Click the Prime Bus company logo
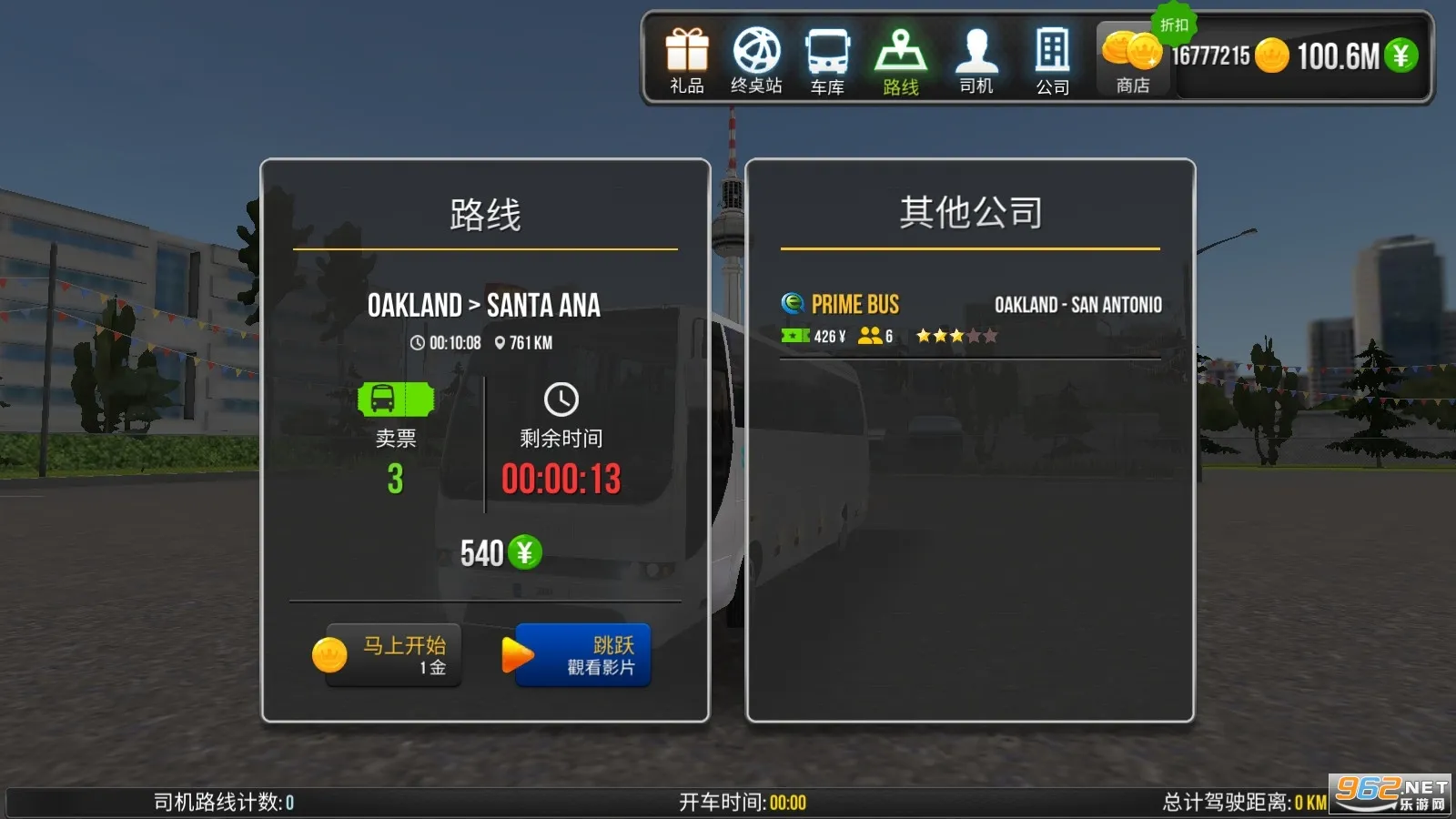1456x819 pixels. point(791,303)
